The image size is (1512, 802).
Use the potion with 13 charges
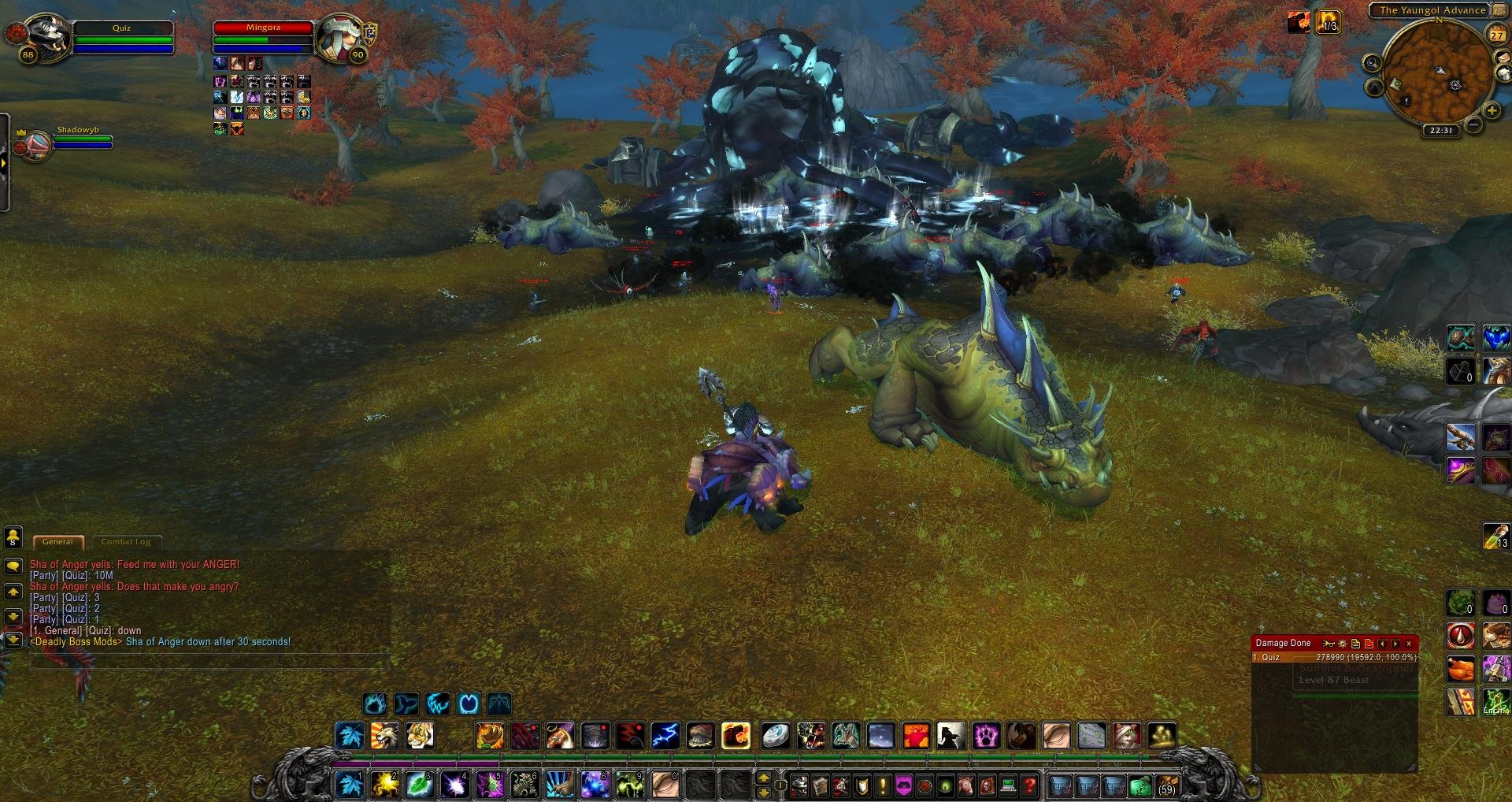pos(1496,536)
